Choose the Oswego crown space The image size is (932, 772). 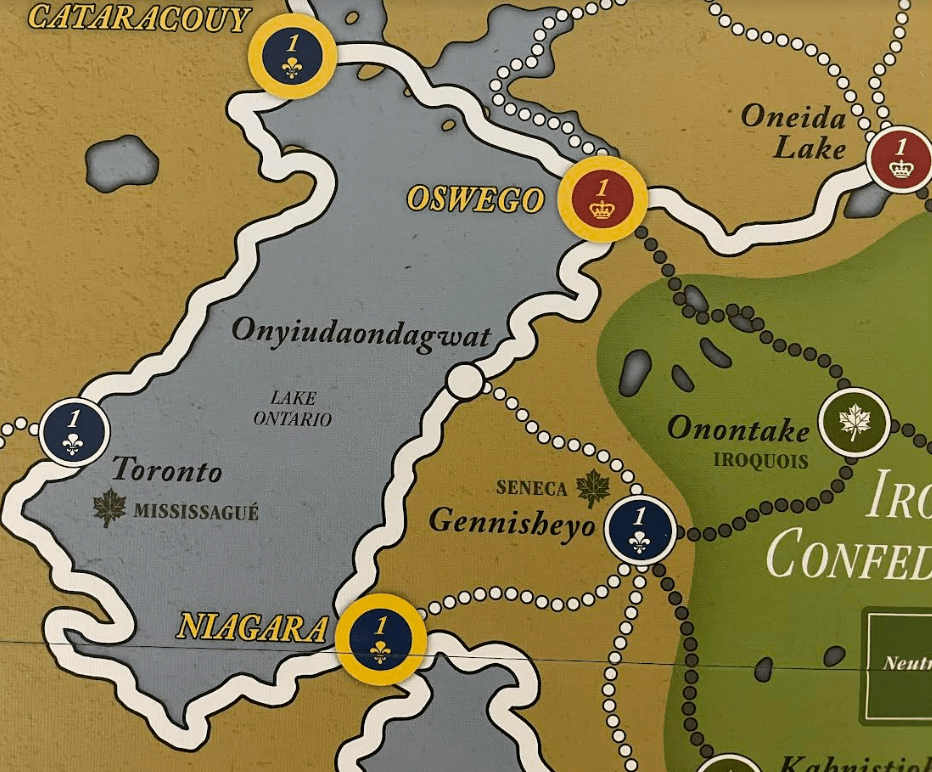pos(602,199)
